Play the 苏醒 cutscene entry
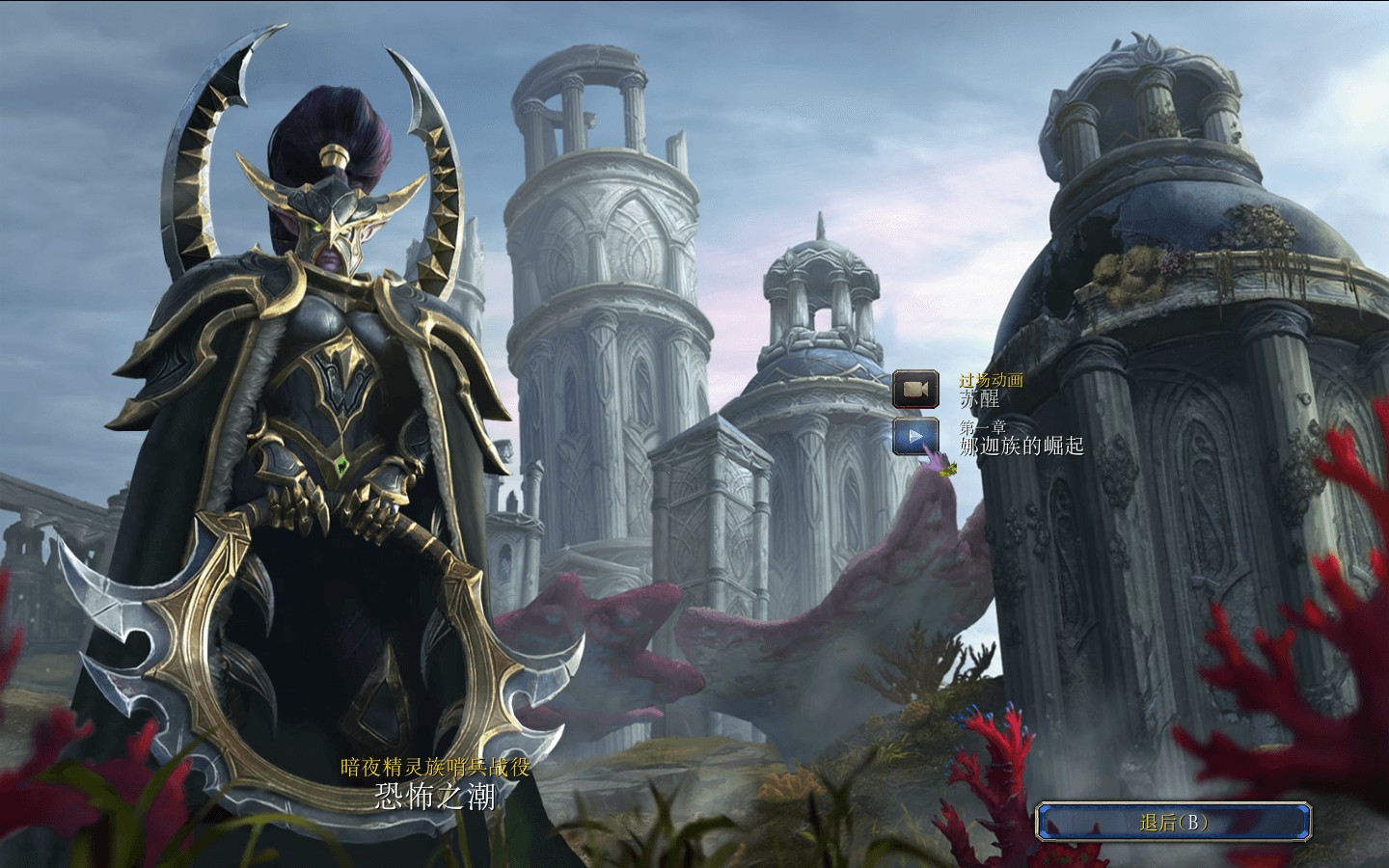This screenshot has width=1389, height=868. click(915, 390)
